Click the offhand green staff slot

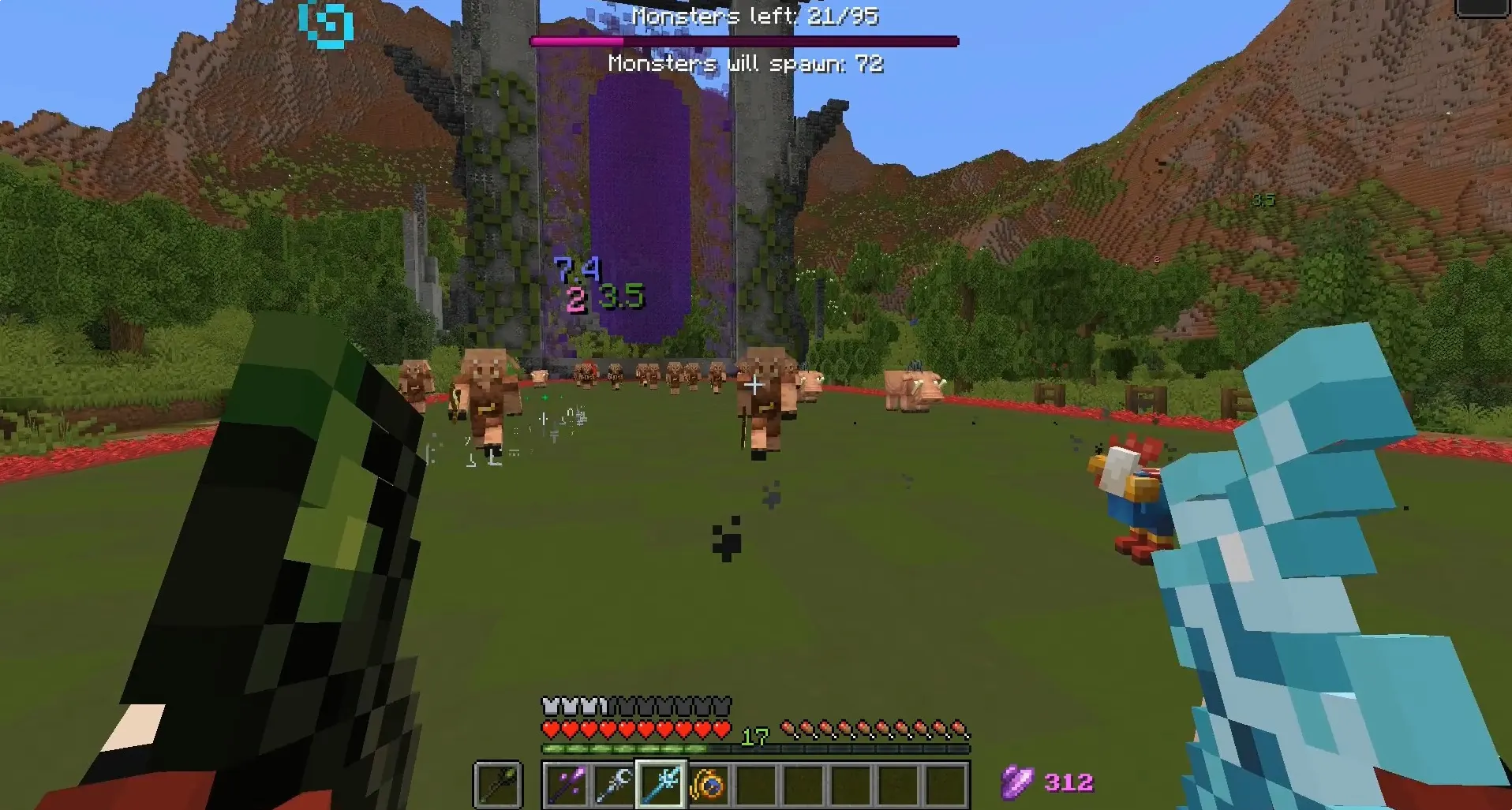pos(498,784)
